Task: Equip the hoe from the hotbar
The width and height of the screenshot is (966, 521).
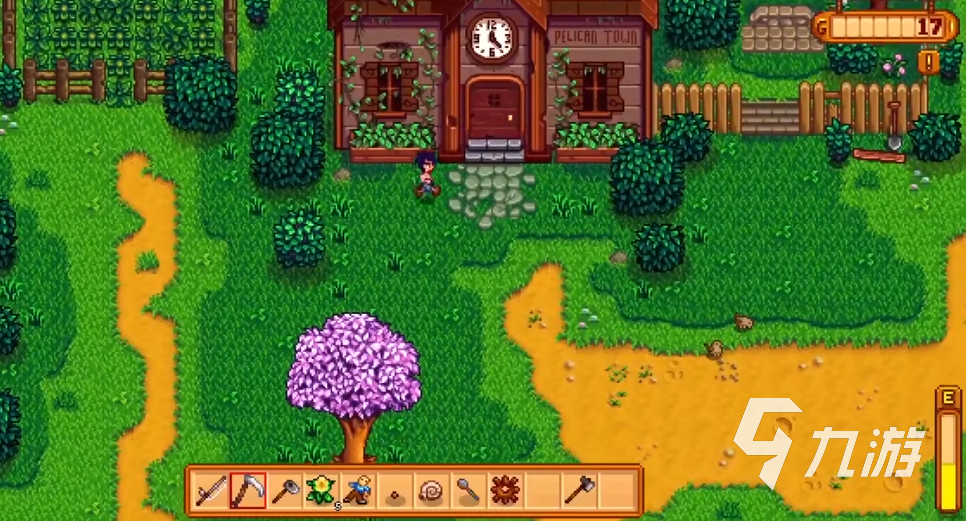Action: (x=284, y=490)
